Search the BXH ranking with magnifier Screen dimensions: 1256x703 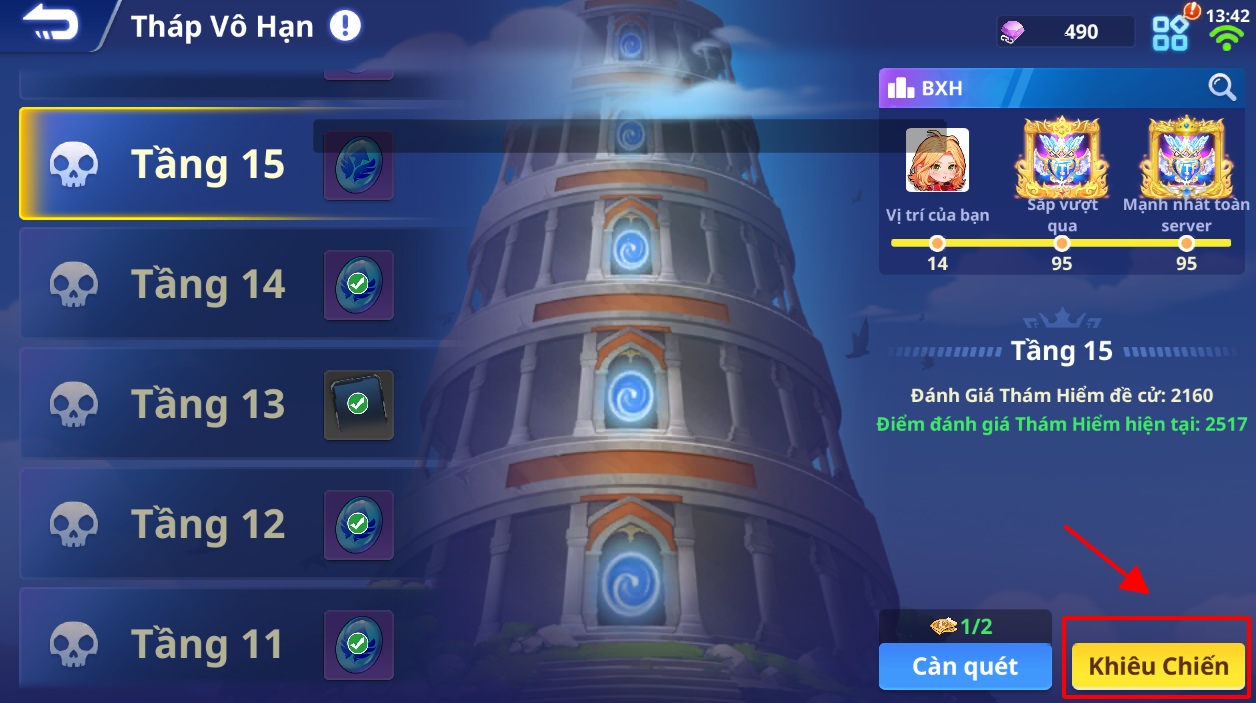[1222, 88]
